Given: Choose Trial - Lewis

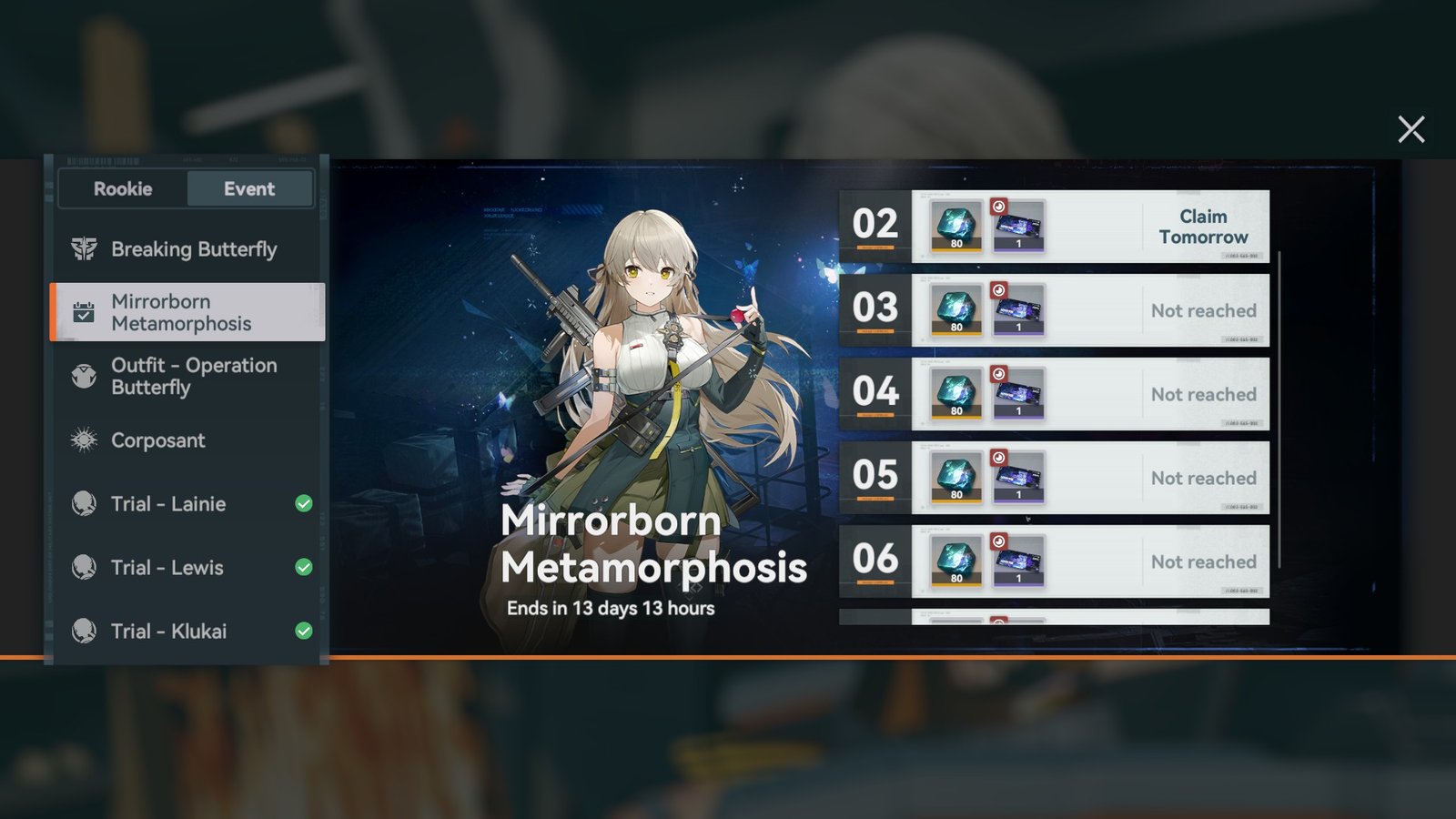Looking at the screenshot, I should pyautogui.click(x=167, y=568).
